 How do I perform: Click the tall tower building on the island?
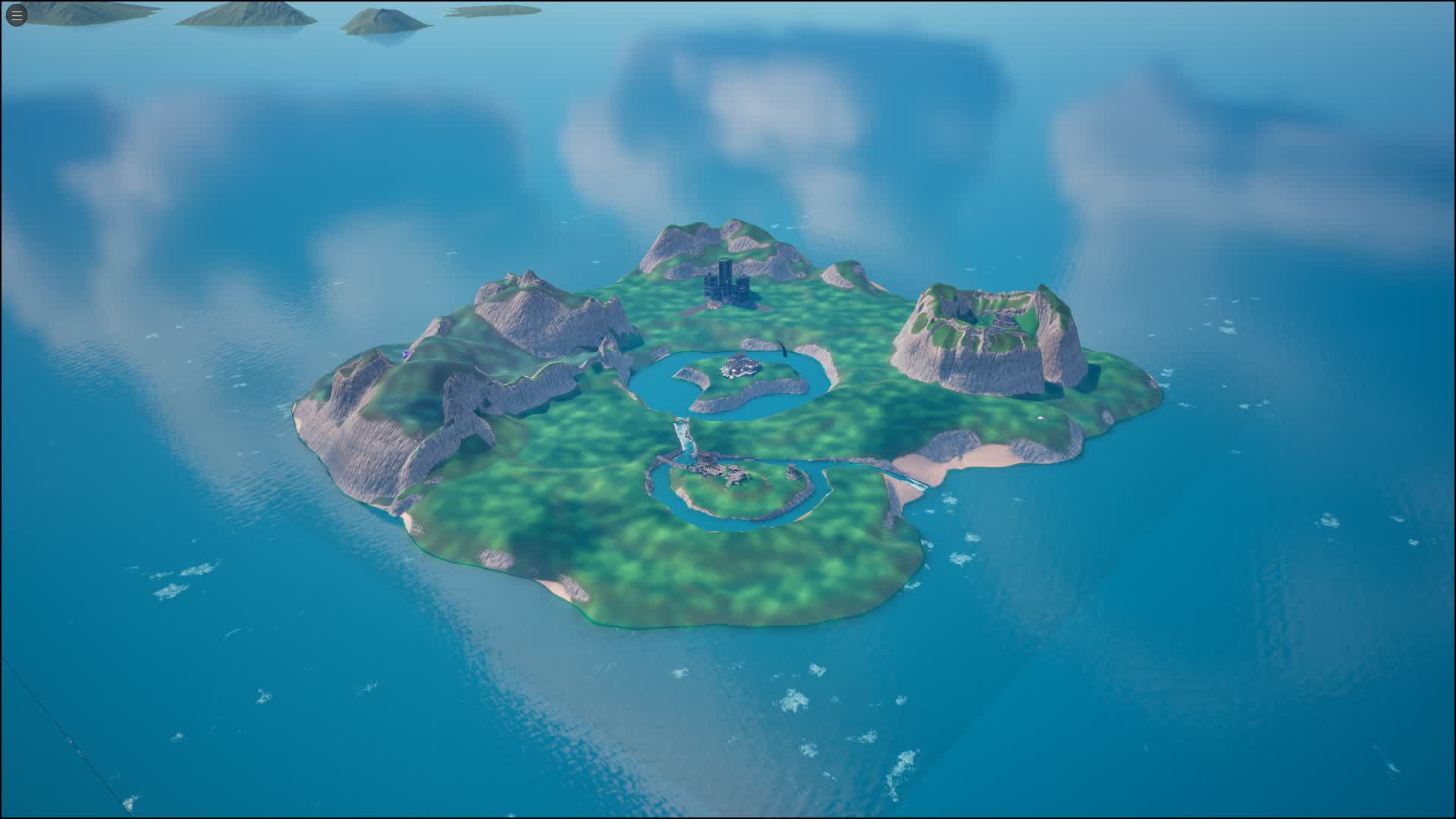coord(726,284)
